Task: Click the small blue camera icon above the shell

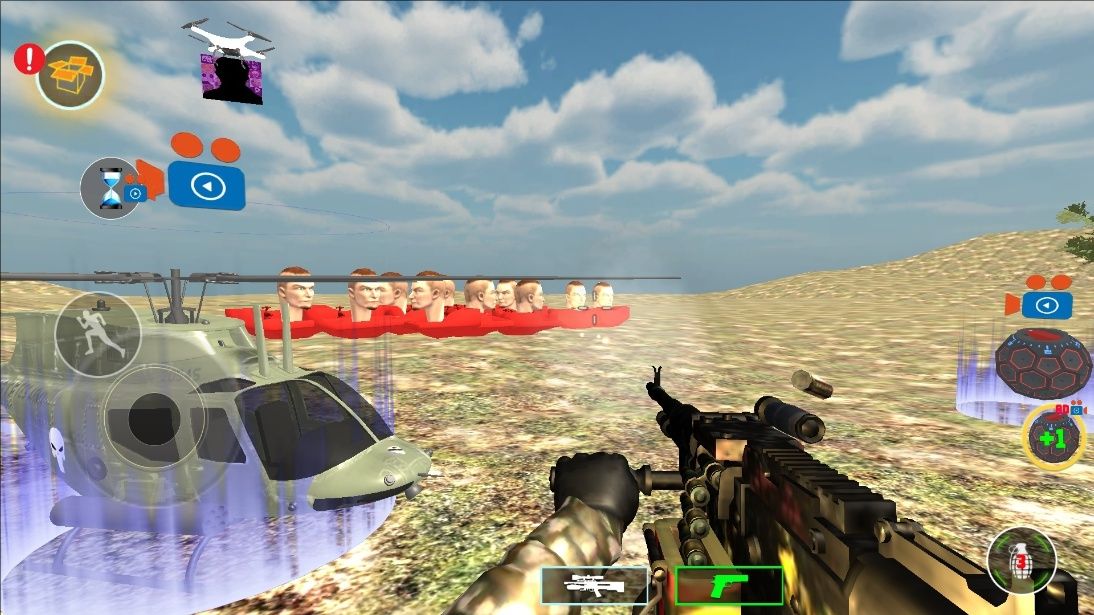Action: pos(1046,301)
